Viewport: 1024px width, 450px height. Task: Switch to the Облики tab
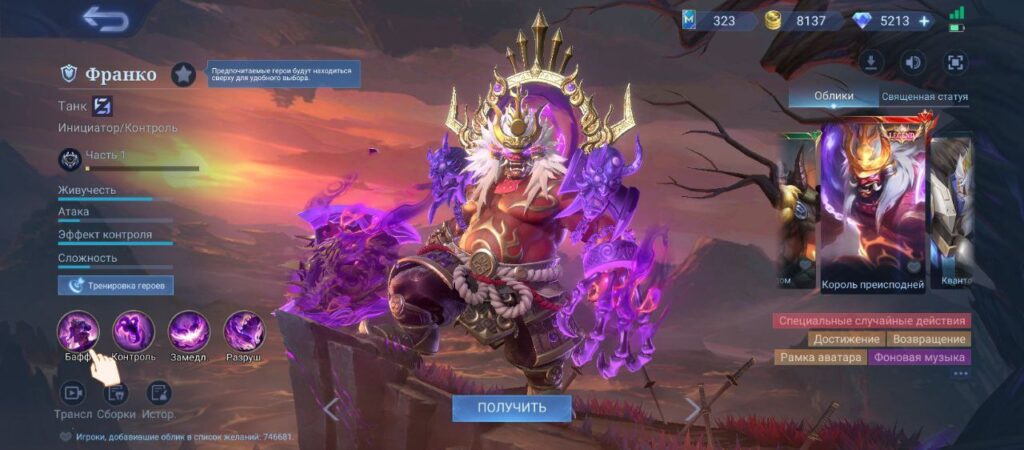pos(833,97)
